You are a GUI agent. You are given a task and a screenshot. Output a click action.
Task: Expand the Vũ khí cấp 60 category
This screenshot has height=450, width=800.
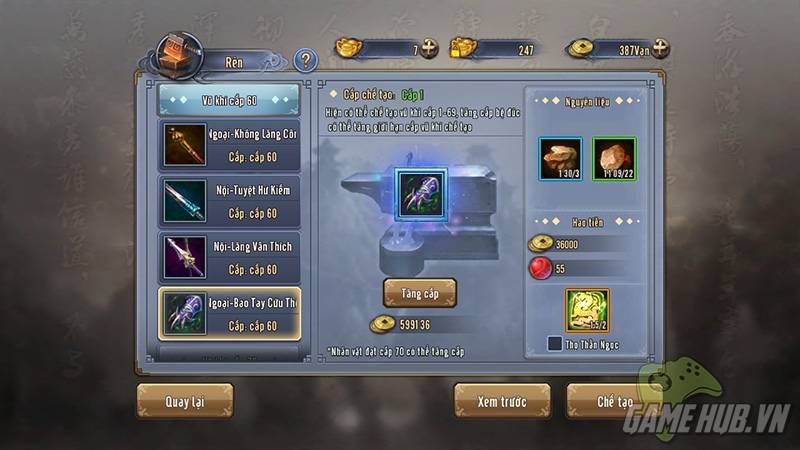(229, 100)
